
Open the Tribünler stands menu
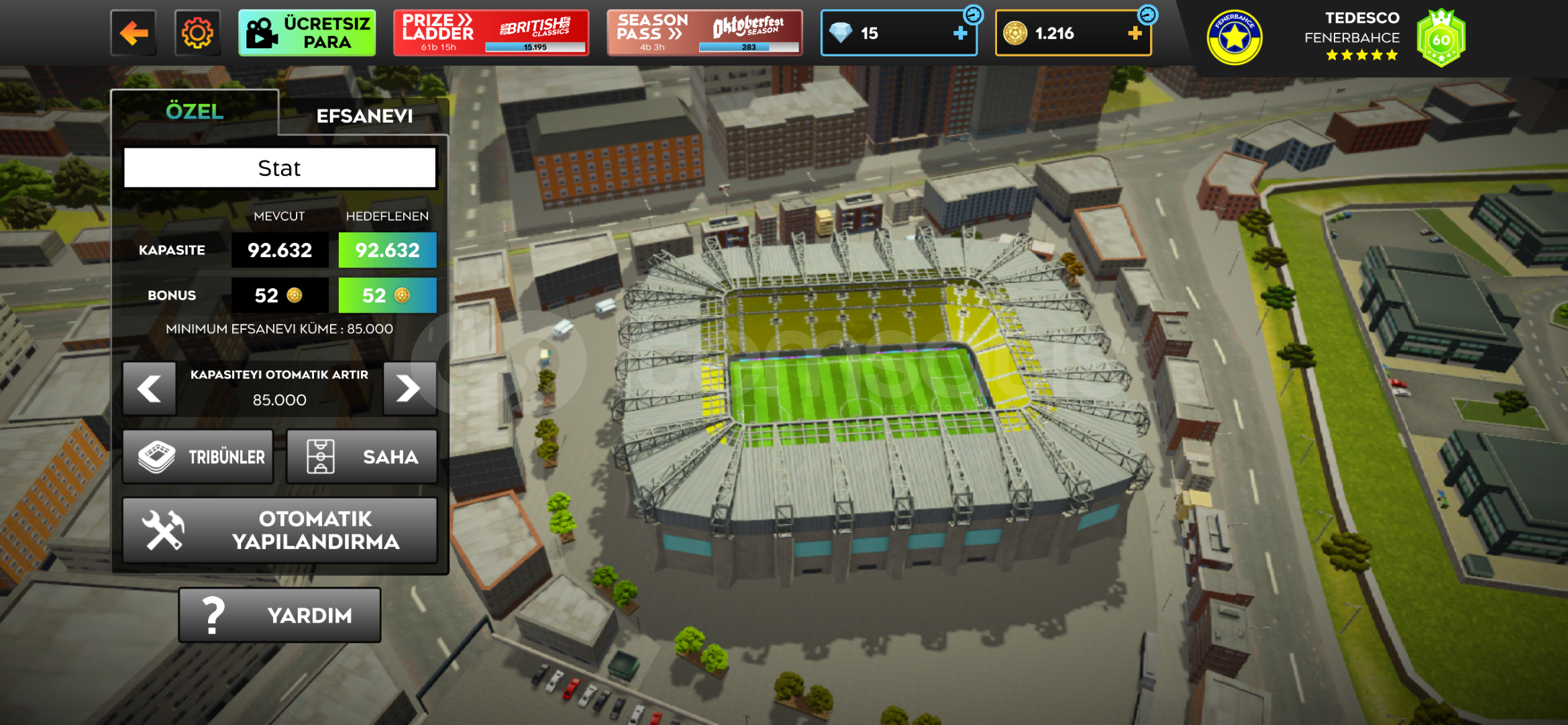click(199, 457)
